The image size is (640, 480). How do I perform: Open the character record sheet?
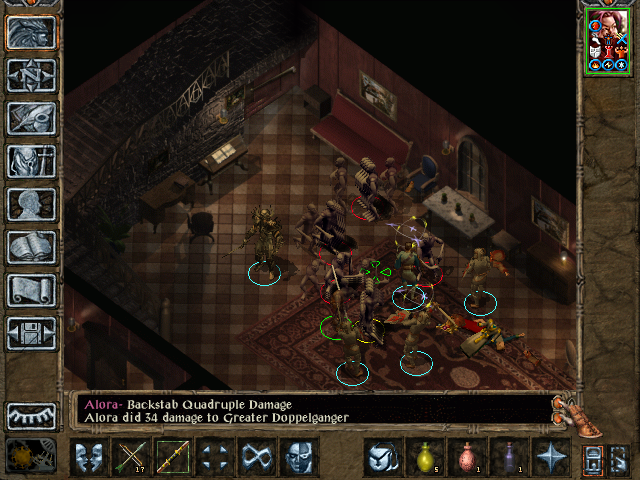pyautogui.click(x=31, y=204)
